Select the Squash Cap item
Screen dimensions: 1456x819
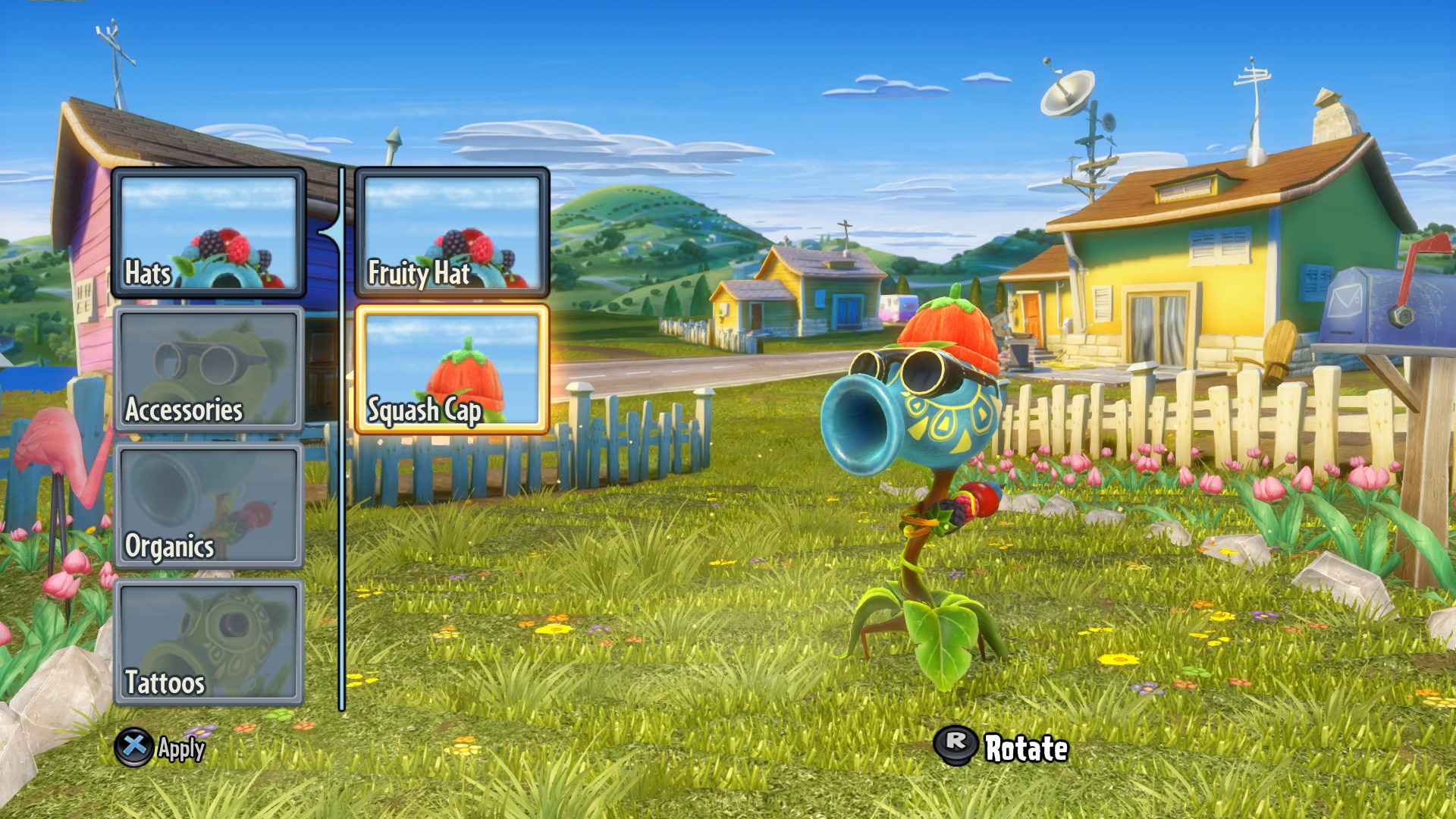click(452, 369)
